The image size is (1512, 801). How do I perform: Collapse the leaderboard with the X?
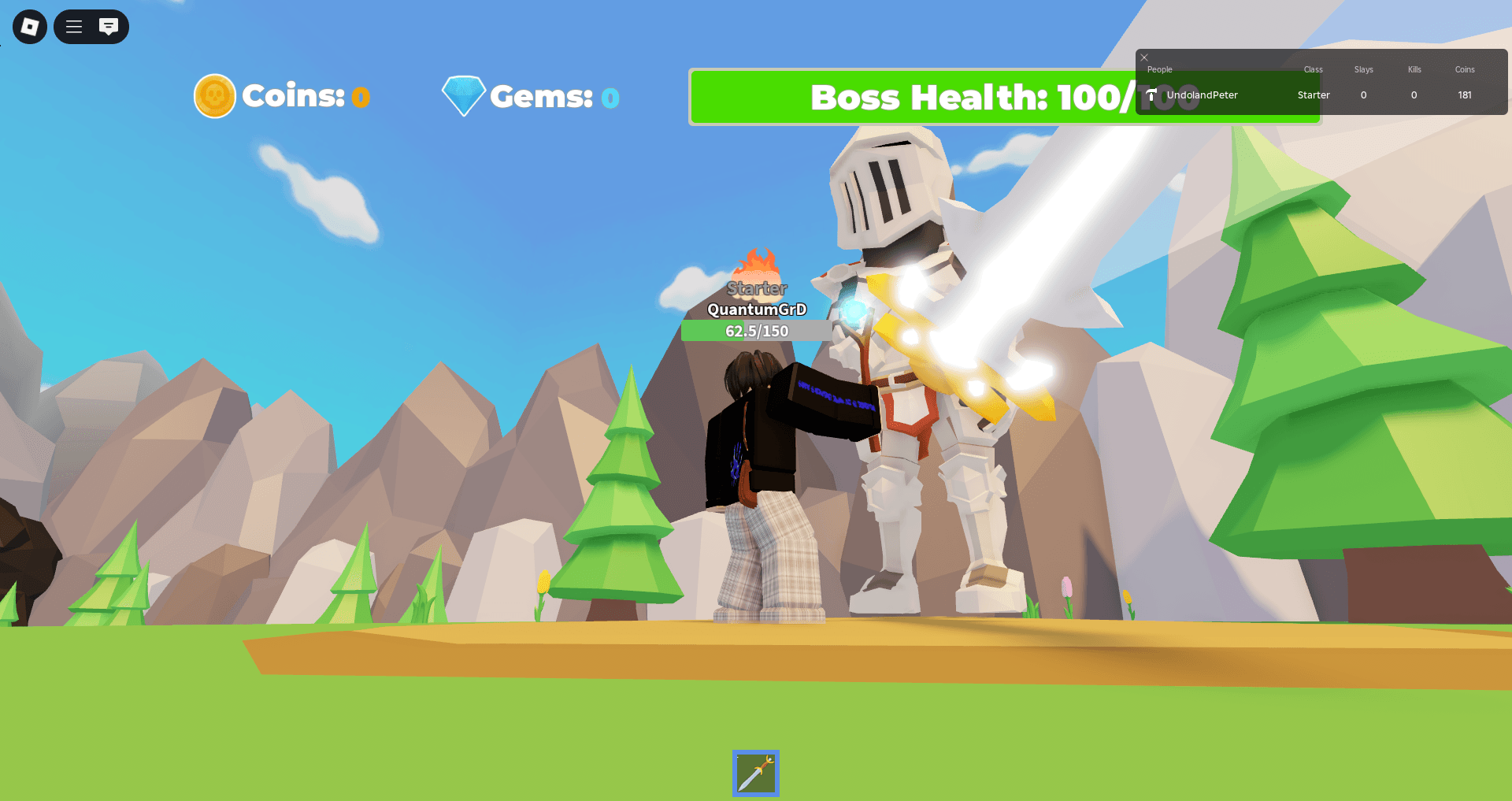[x=1143, y=57]
